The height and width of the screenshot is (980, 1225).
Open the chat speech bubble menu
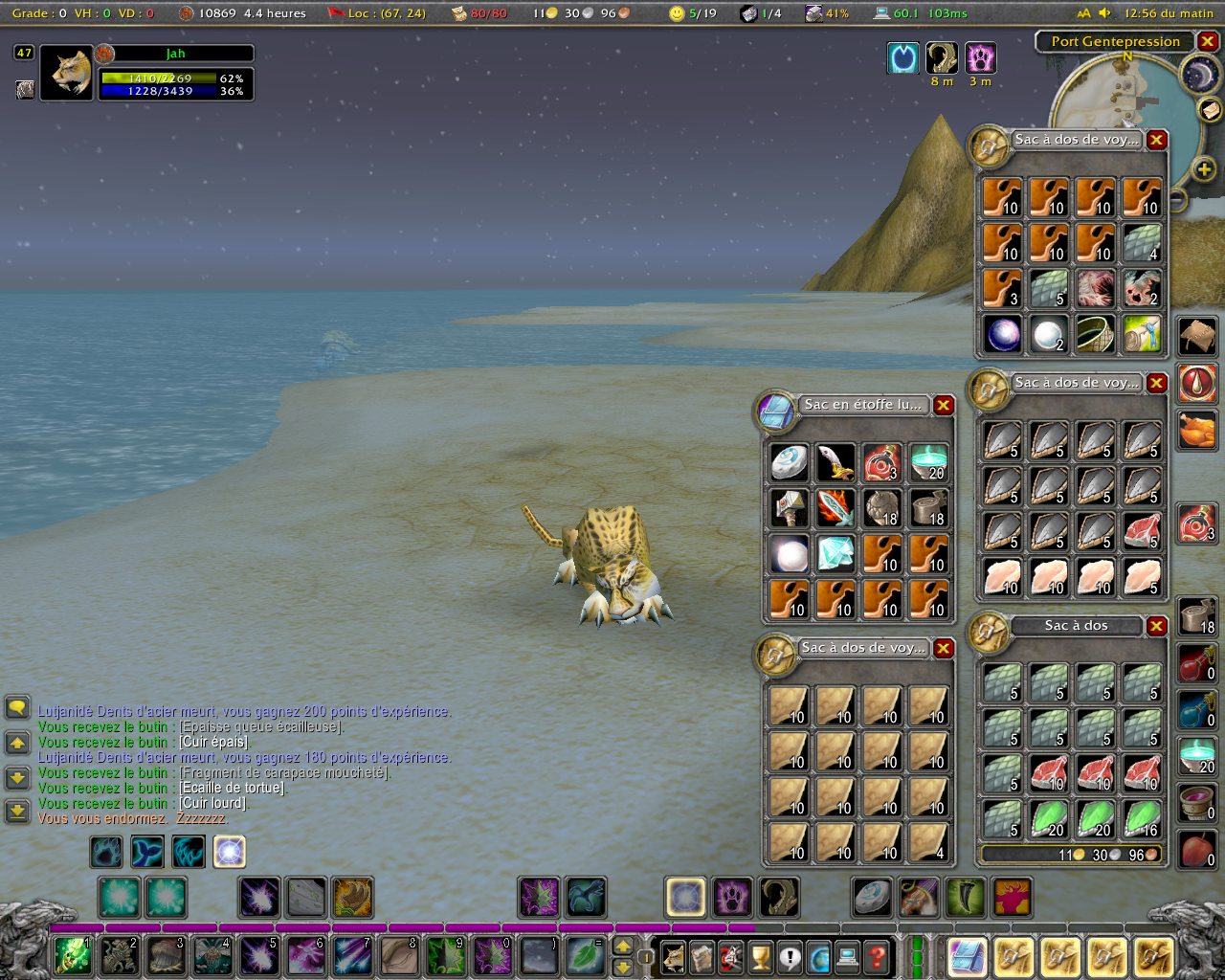17,708
